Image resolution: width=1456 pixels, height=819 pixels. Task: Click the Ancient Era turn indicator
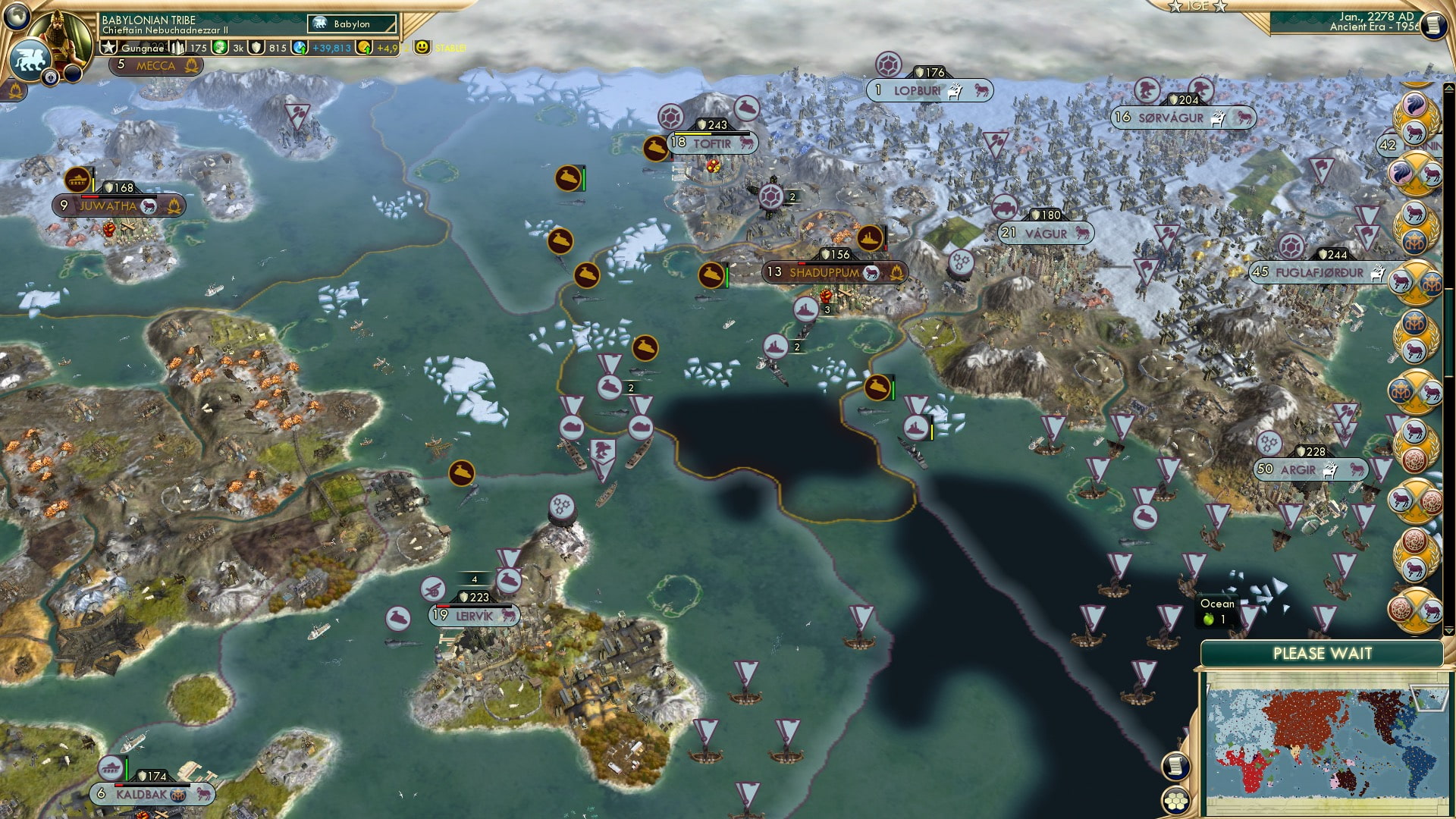coord(1370,28)
